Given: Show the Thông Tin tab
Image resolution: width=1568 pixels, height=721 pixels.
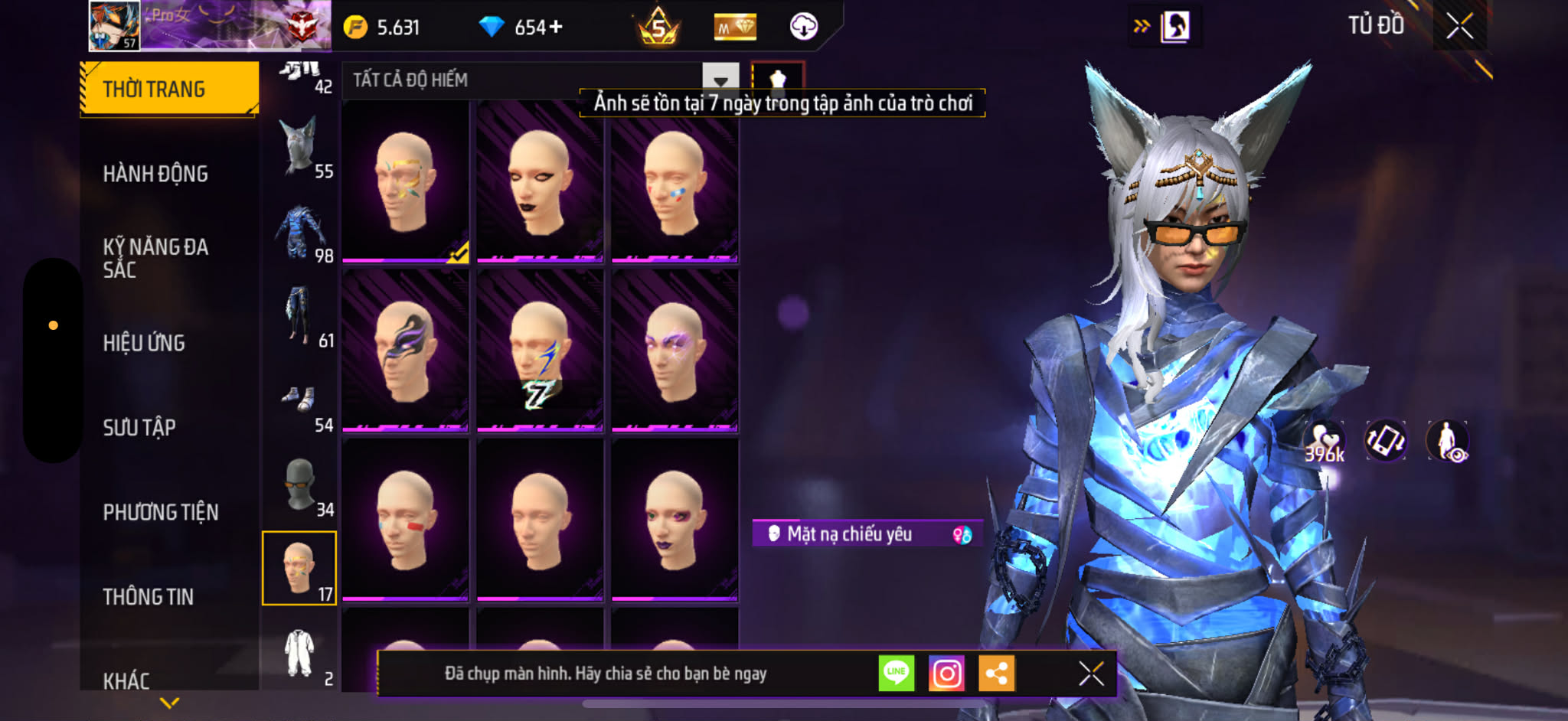Looking at the screenshot, I should pos(149,596).
